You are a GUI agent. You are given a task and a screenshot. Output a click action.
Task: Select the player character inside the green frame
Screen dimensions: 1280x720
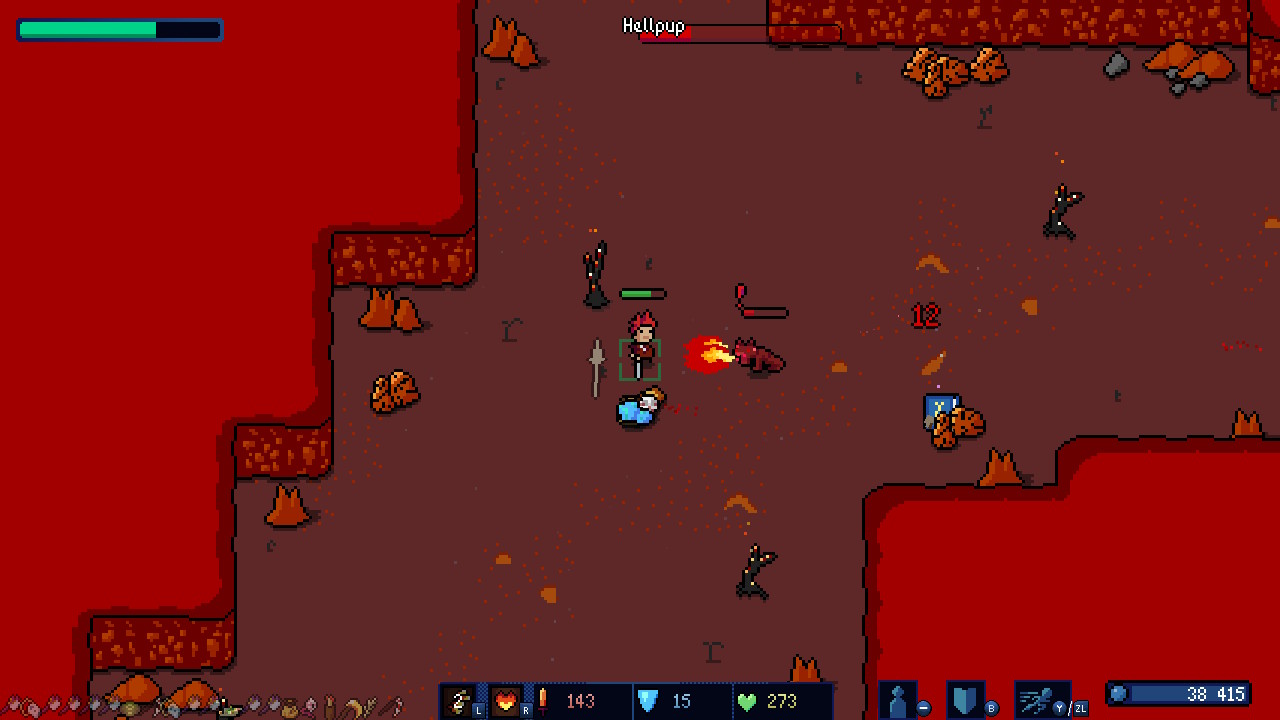(x=640, y=352)
